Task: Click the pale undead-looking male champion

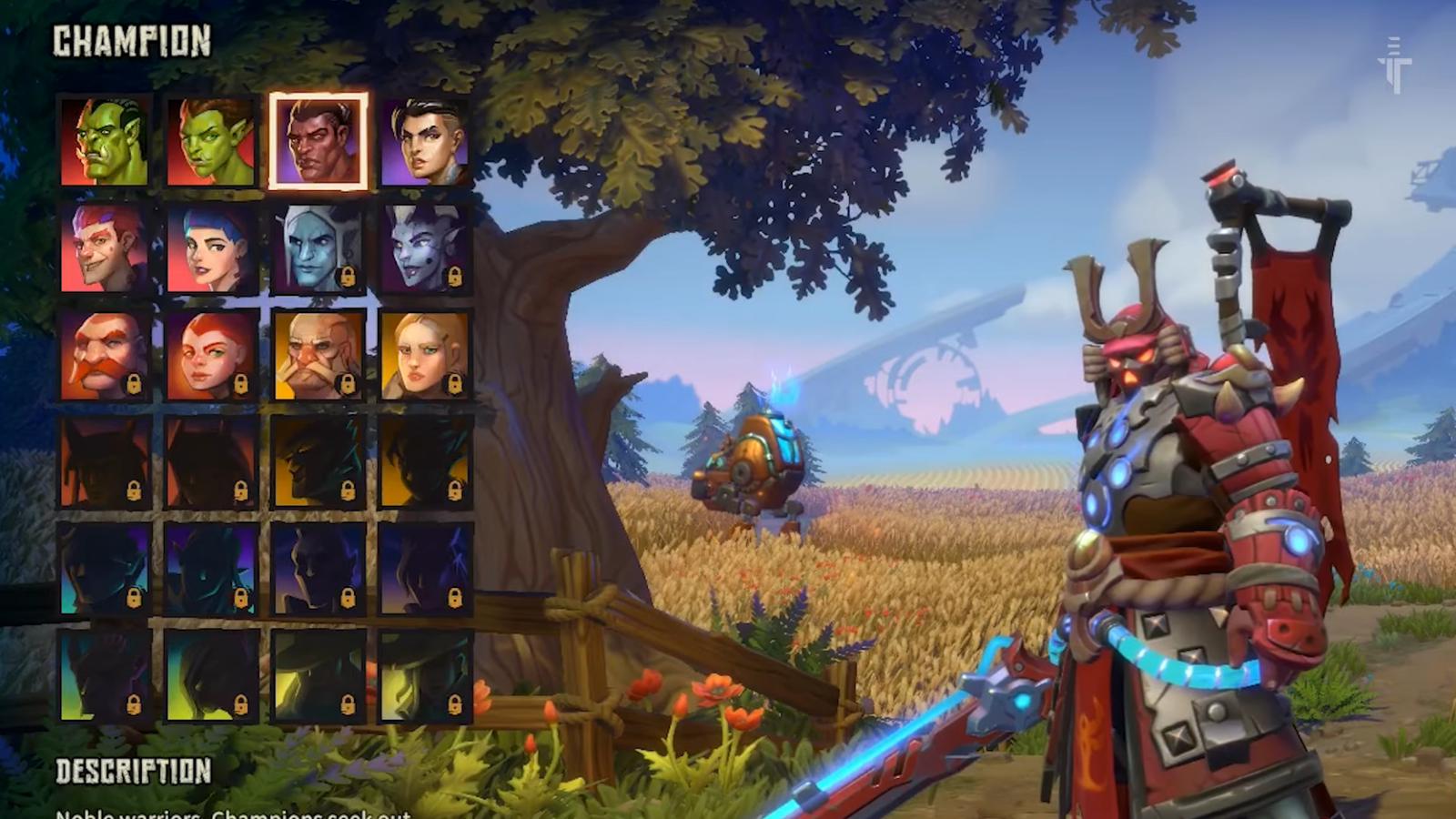Action: [317, 248]
